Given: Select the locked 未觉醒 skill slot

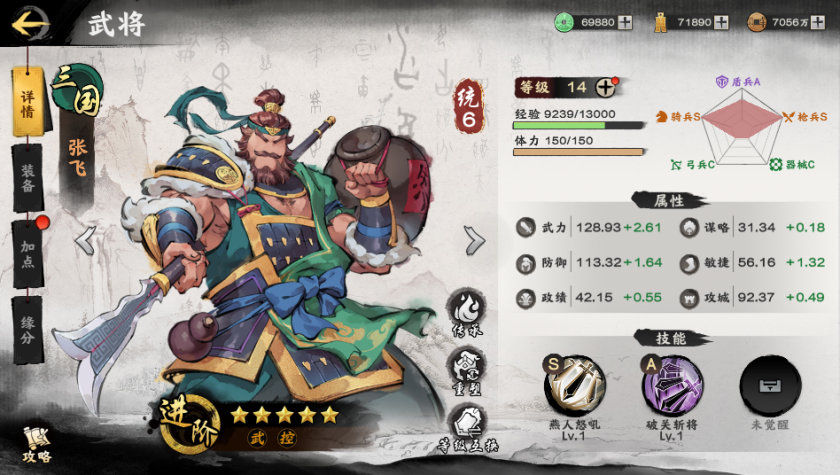Looking at the screenshot, I should click(x=770, y=386).
